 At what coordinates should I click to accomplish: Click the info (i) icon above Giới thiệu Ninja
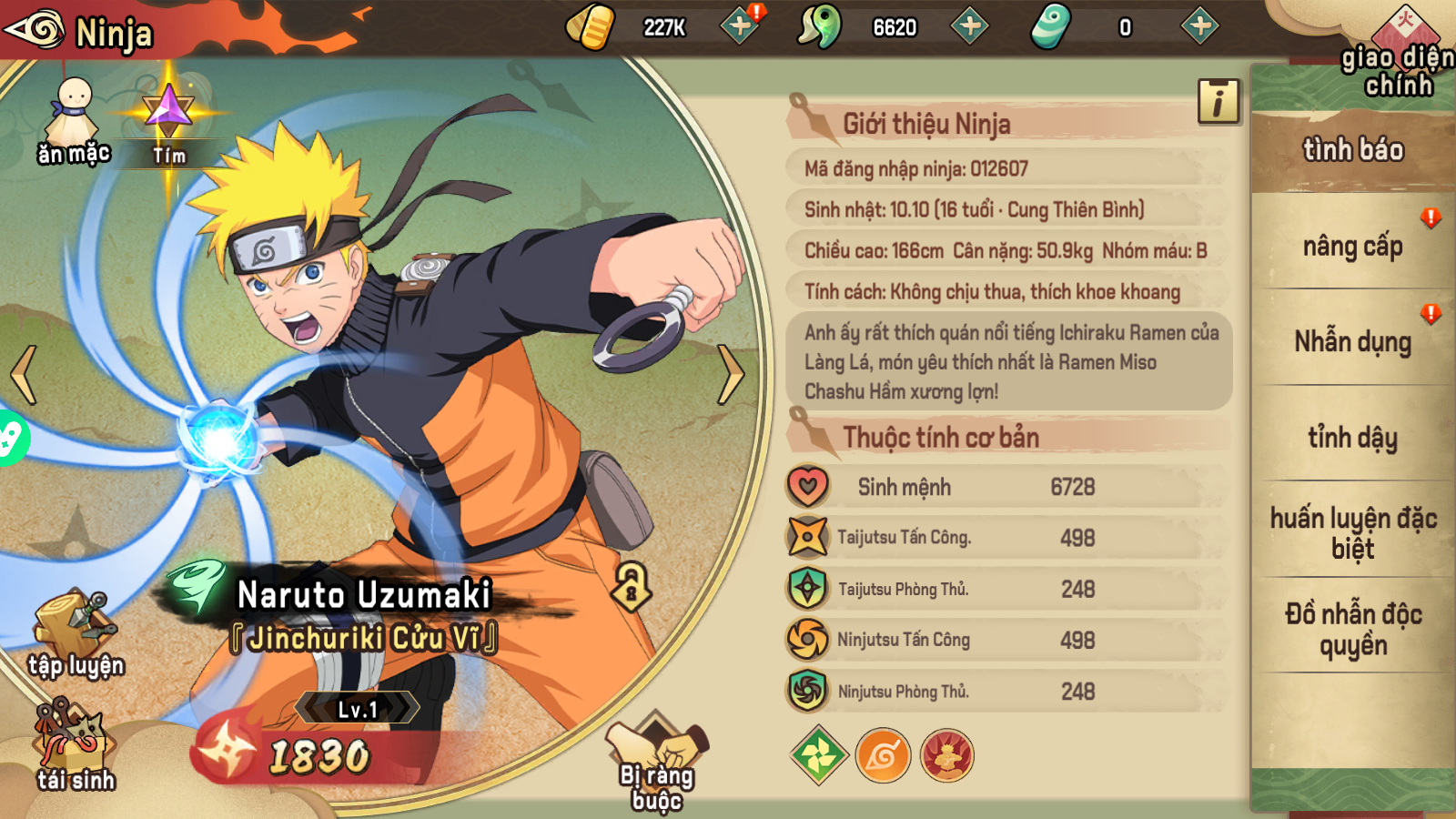[x=1219, y=103]
